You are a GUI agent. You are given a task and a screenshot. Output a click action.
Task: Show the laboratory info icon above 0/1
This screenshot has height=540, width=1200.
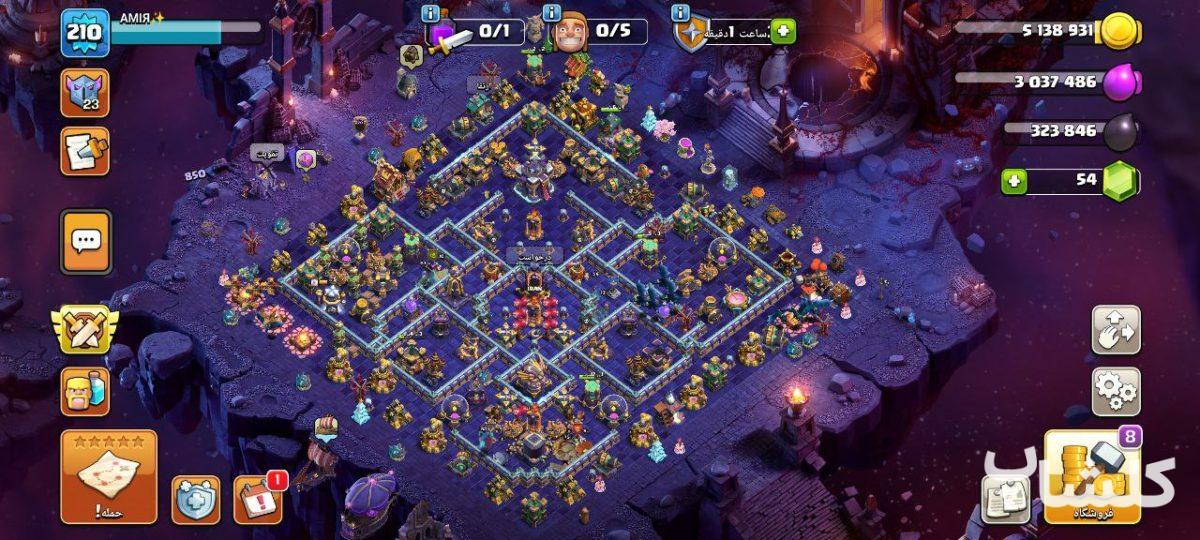pos(430,13)
